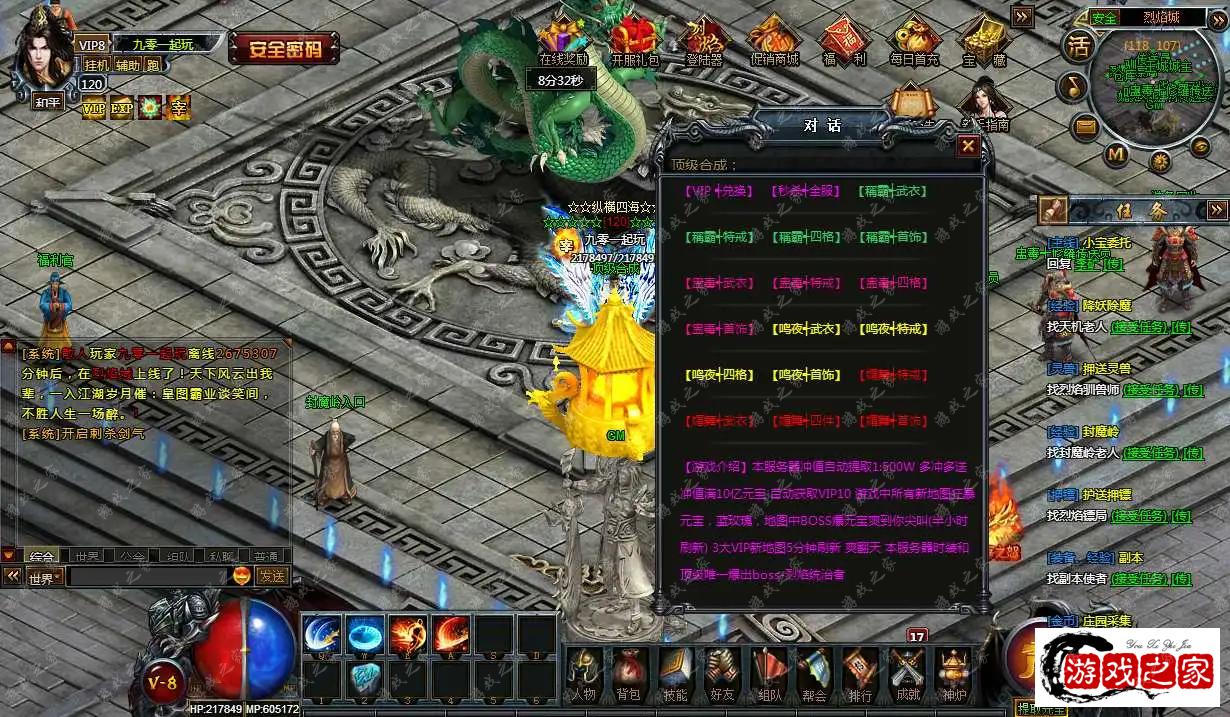The height and width of the screenshot is (717, 1230).
Task: Pick the 鸣夜╋首饰 synthesis option
Action: pyautogui.click(x=805, y=375)
